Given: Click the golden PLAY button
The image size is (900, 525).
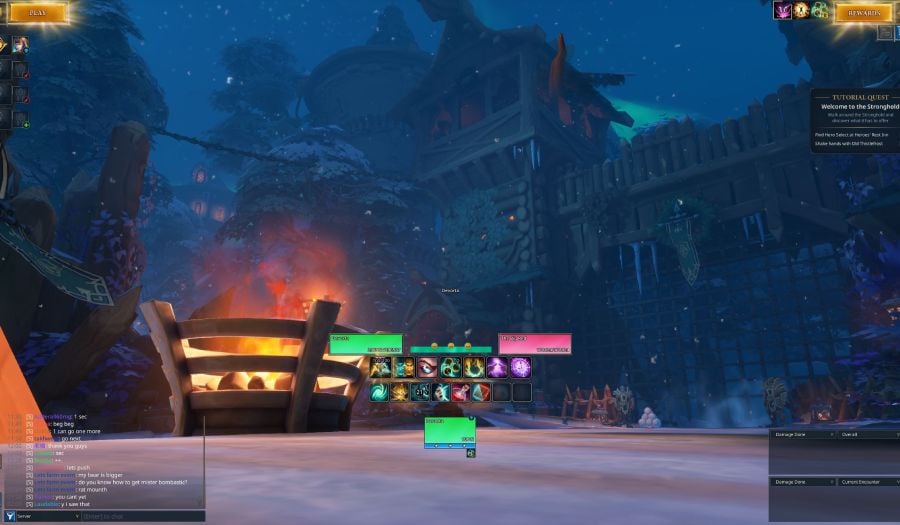Looking at the screenshot, I should (x=36, y=13).
